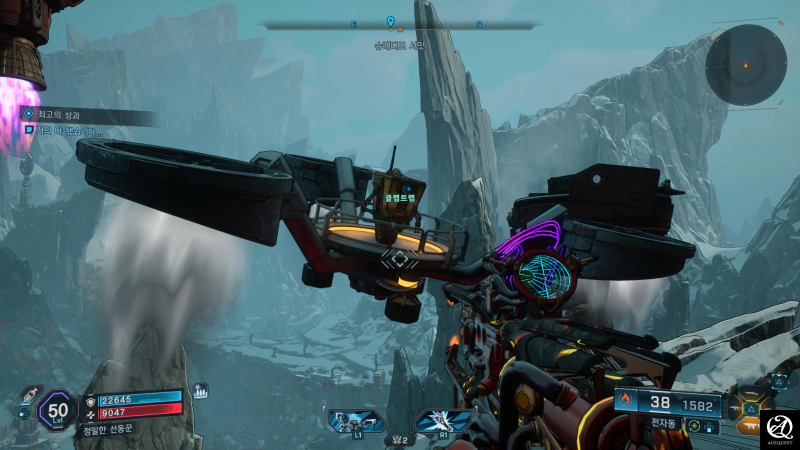This screenshot has height=450, width=800.
Task: Activate the L1 action skill icon
Action: 356,420
